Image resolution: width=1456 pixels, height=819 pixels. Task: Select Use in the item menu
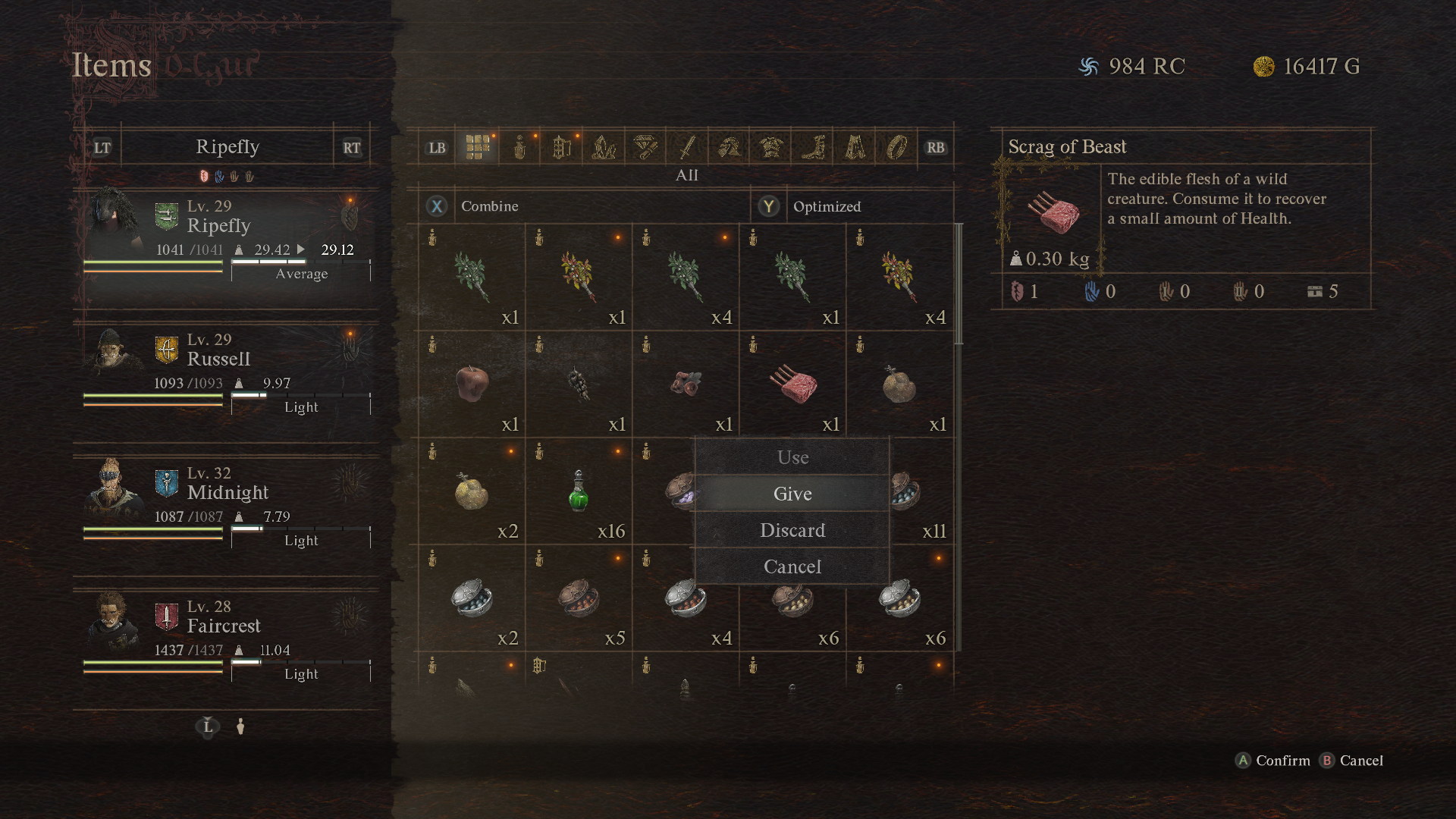[792, 457]
